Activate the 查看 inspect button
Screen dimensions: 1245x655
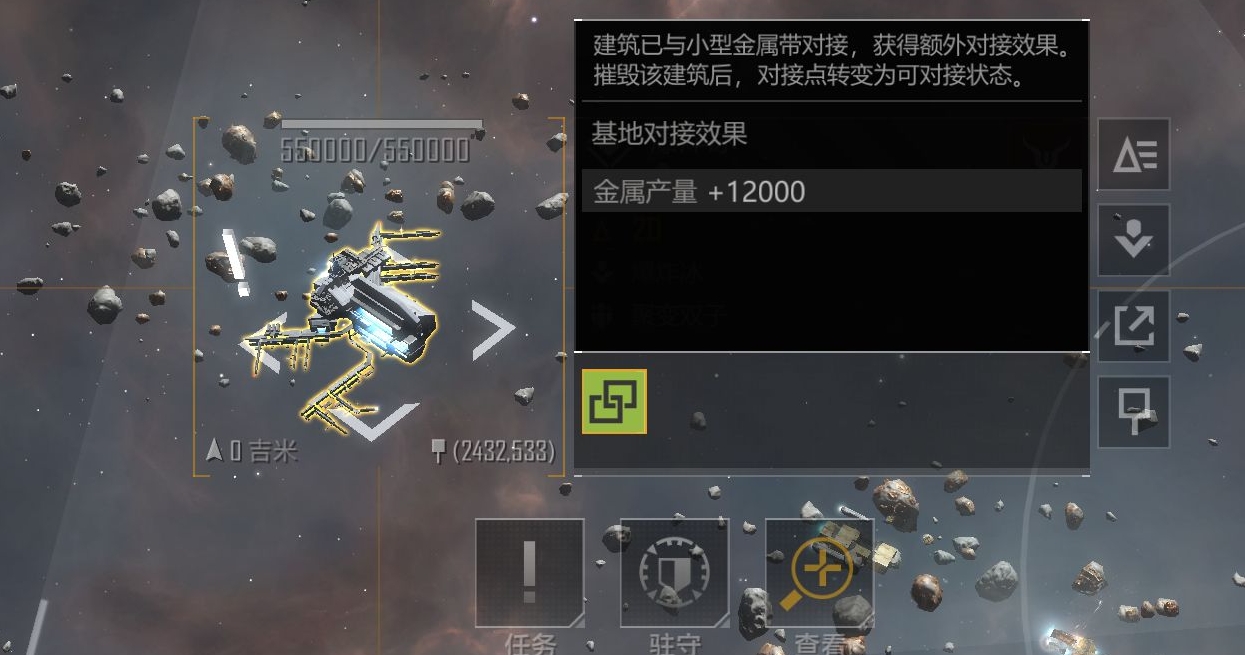pyautogui.click(x=820, y=574)
